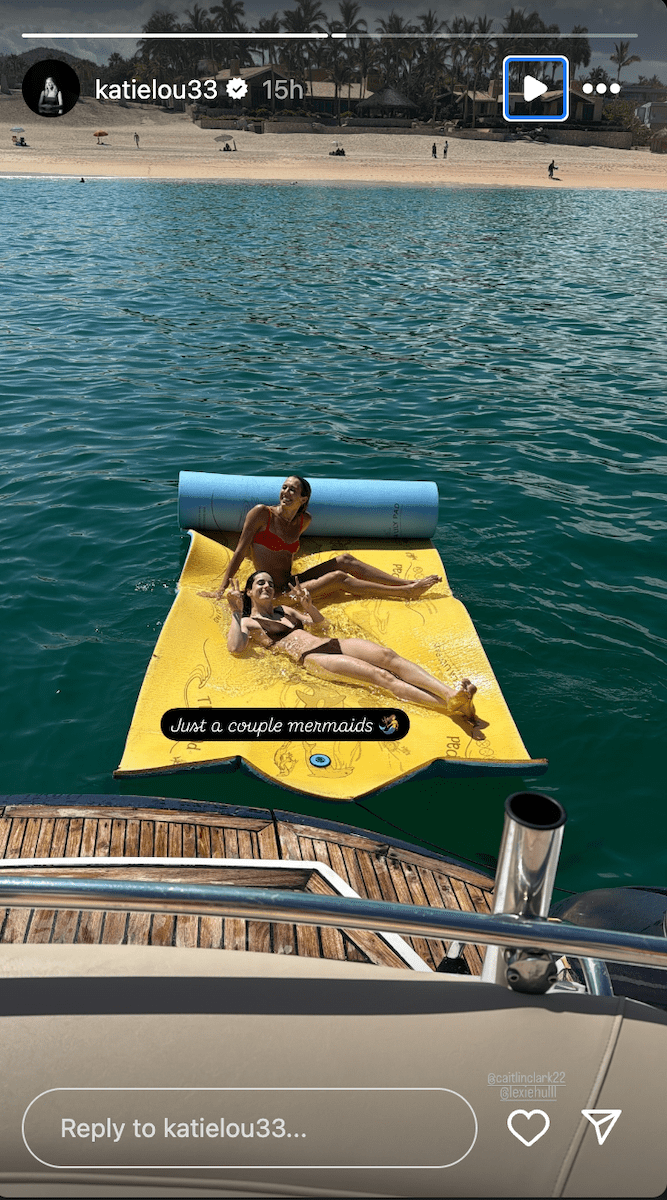Visit the katielou33 username link

pyautogui.click(x=155, y=89)
